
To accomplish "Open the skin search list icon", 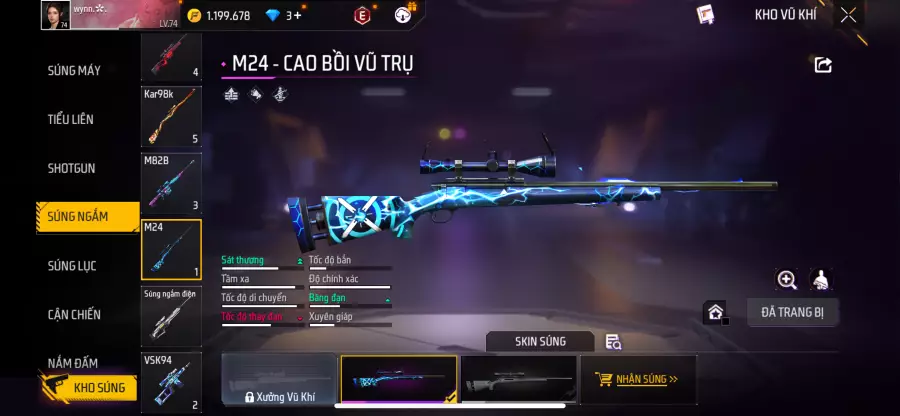I will [613, 342].
